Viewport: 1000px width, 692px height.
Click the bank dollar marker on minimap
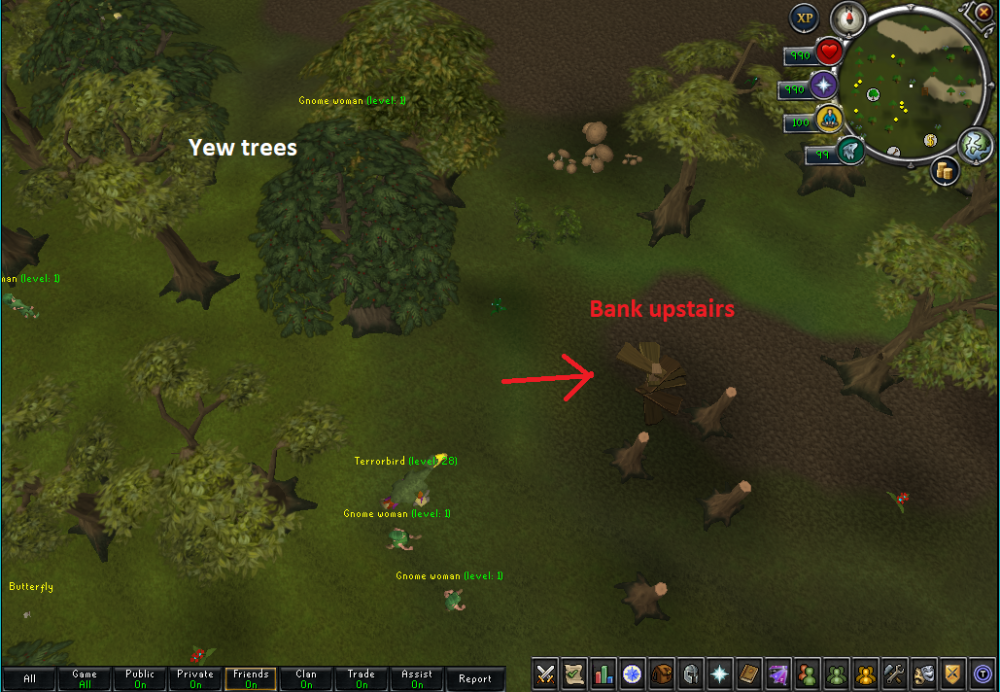[930, 140]
